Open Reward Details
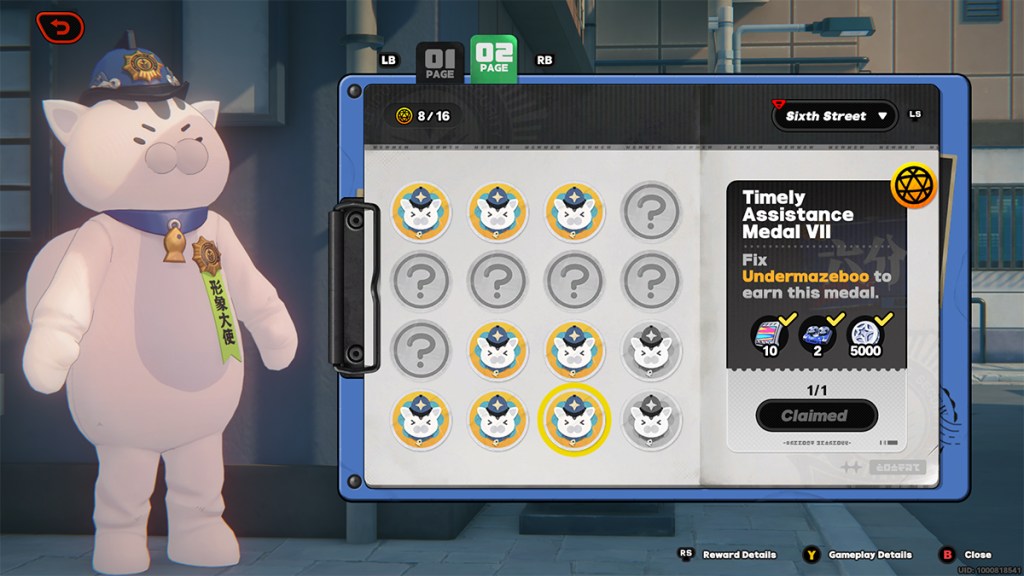Screen dimensions: 1024x576 point(726,554)
